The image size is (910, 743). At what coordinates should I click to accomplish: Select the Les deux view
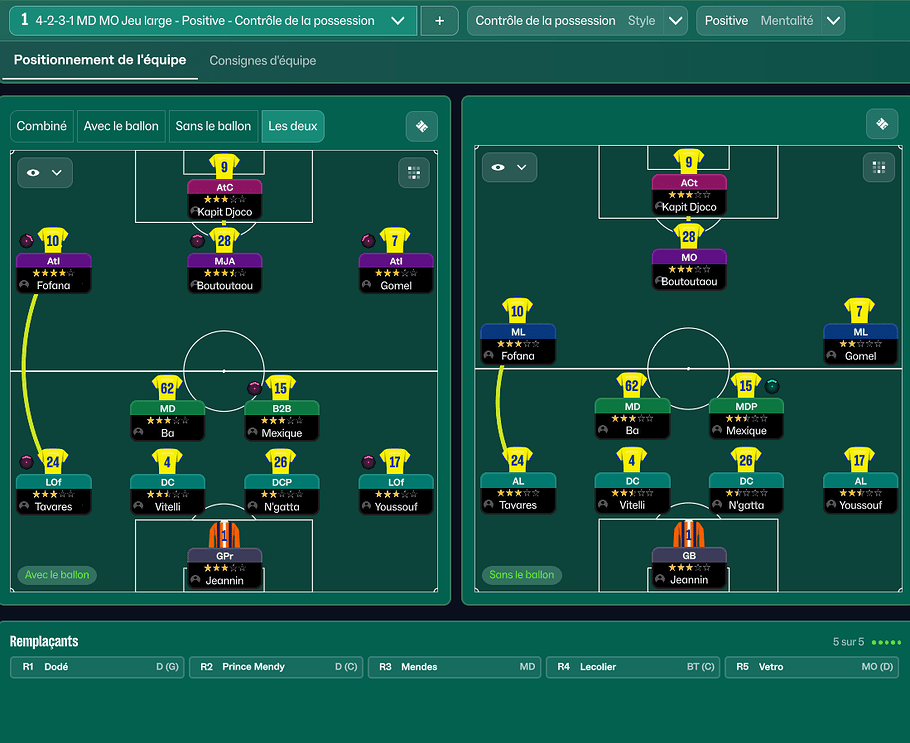(293, 126)
